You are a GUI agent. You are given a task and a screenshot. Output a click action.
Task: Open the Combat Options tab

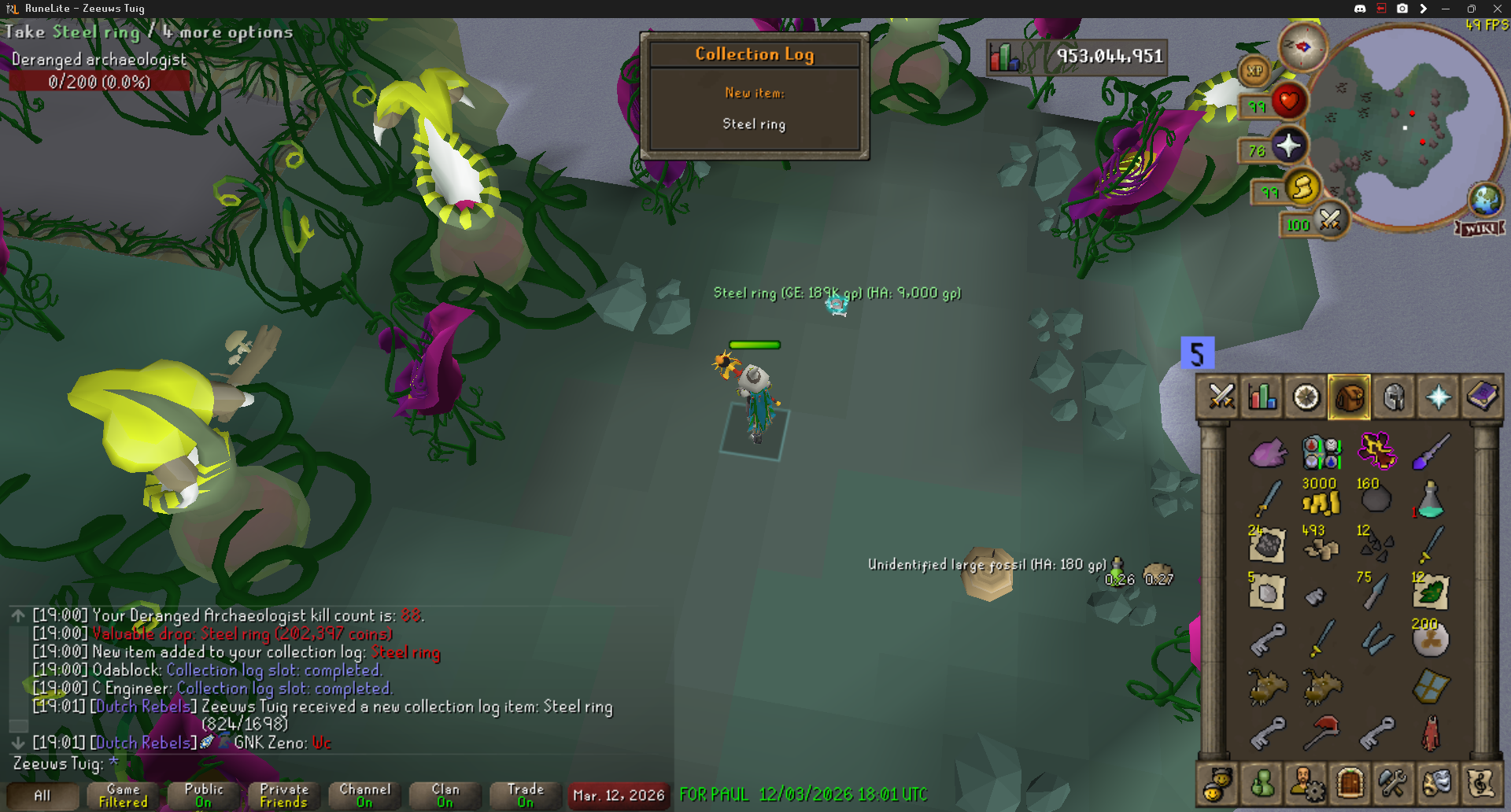pos(1221,397)
